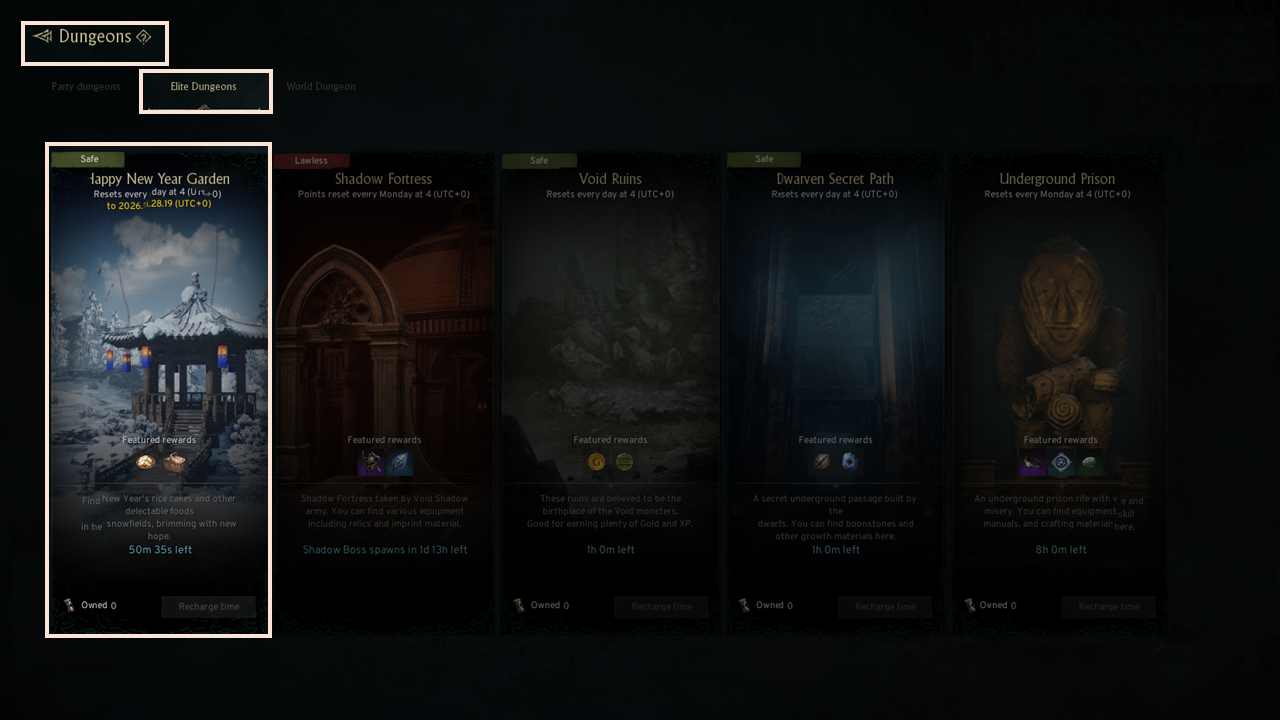
Task: Open the Happy New Year Garden dungeon card
Action: point(158,330)
